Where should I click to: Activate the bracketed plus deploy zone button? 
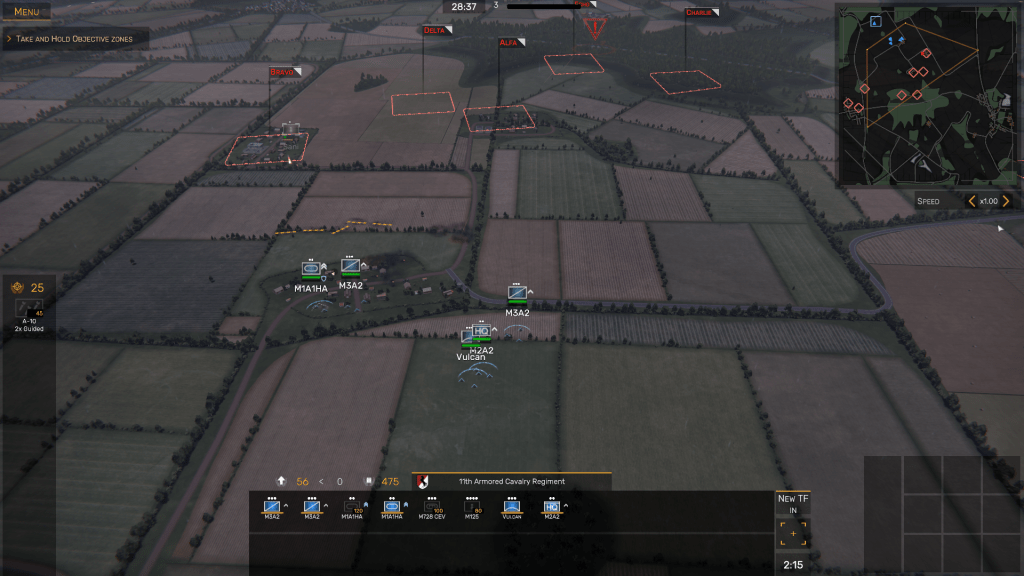793,534
